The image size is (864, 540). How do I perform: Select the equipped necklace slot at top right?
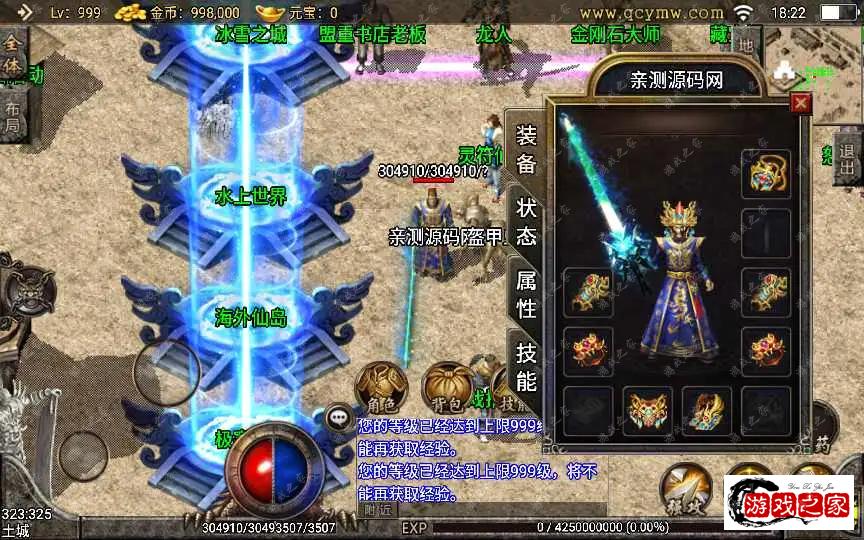pos(766,175)
